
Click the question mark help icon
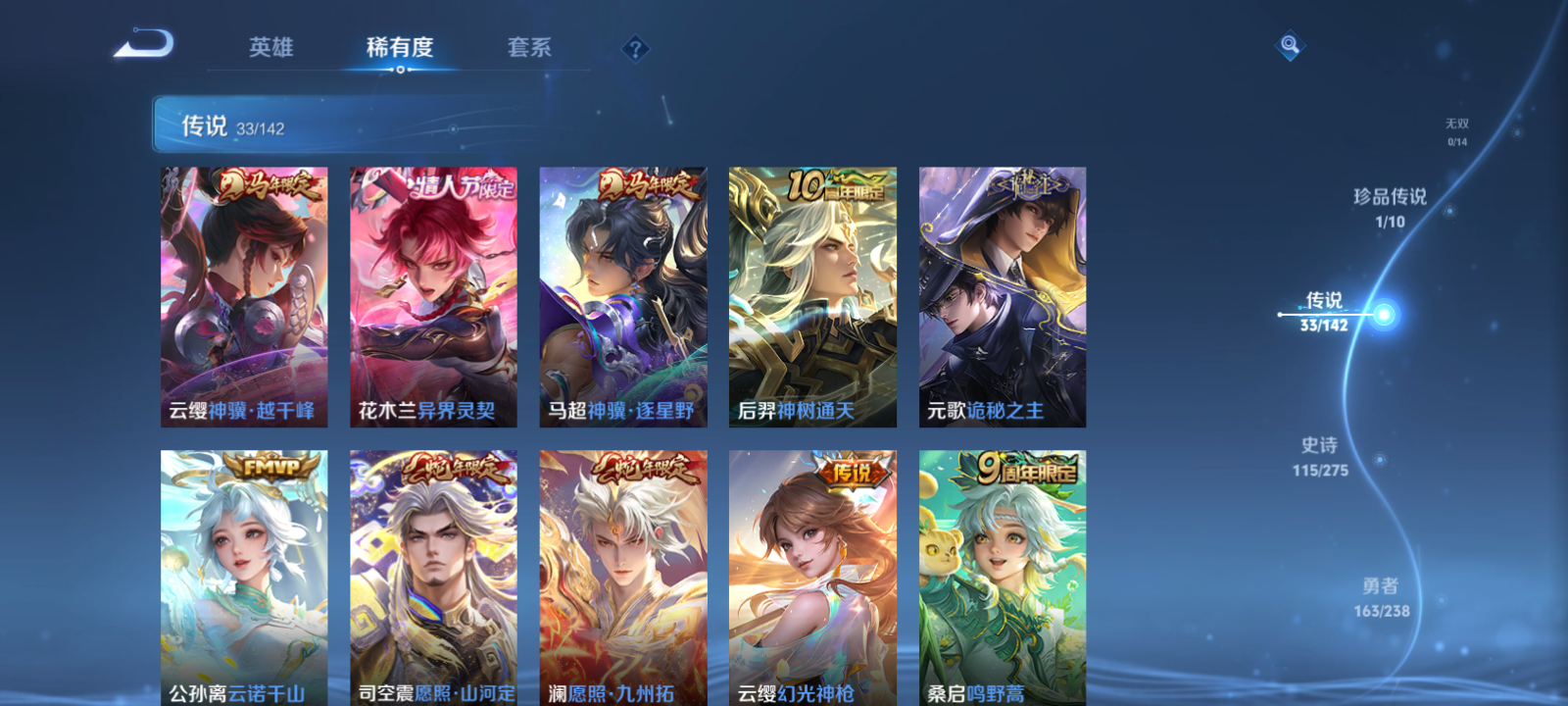point(636,48)
